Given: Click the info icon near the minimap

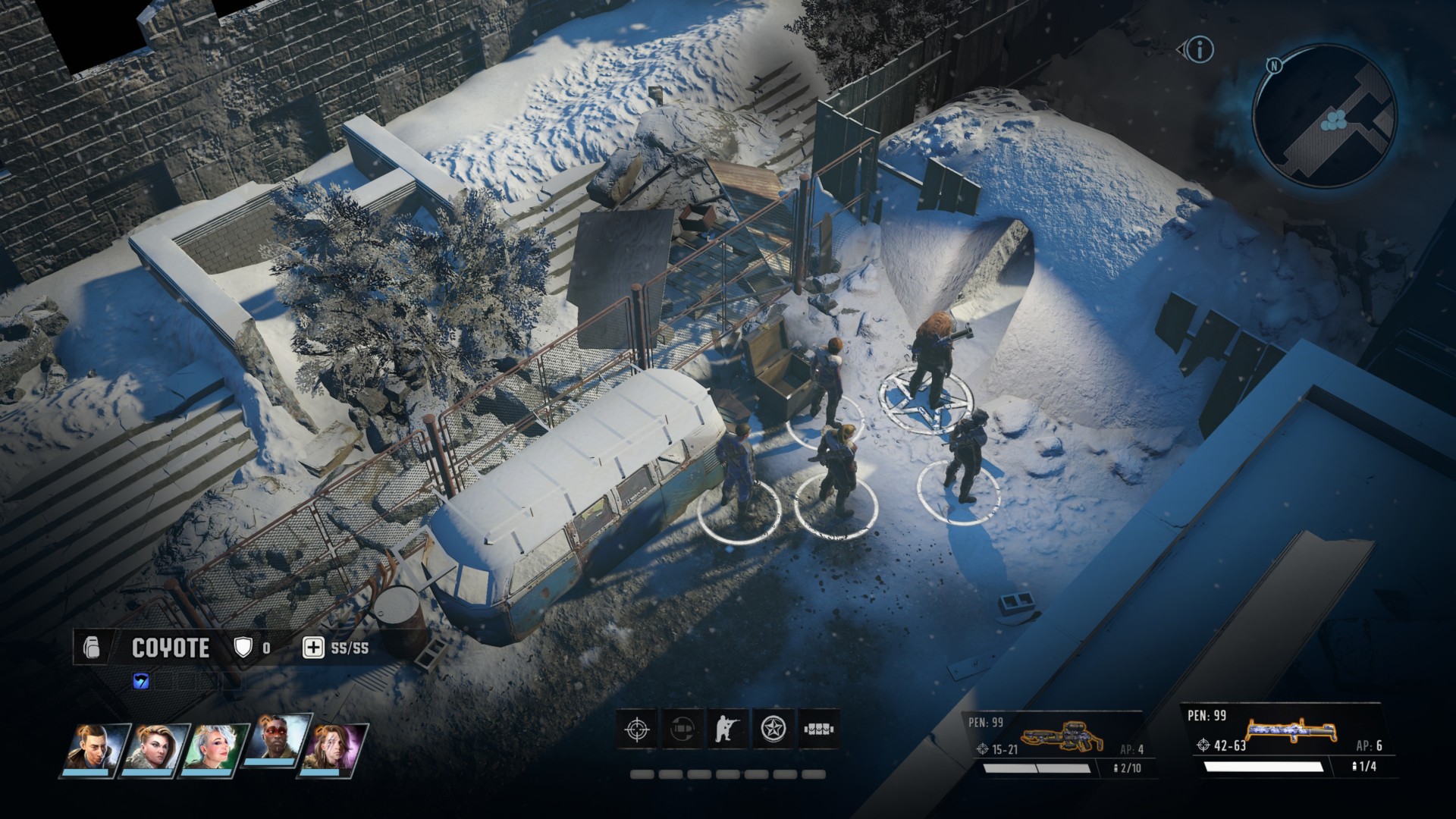Looking at the screenshot, I should click(1200, 50).
